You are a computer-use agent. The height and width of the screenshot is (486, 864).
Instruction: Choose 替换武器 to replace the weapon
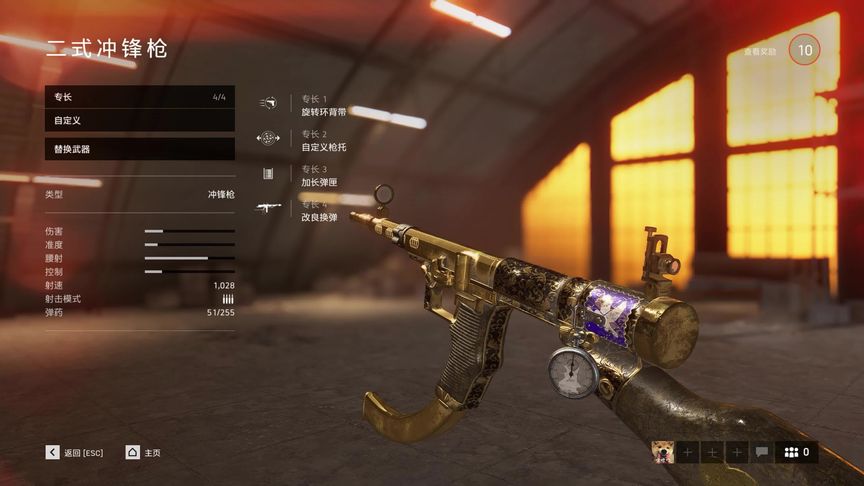pyautogui.click(x=139, y=149)
